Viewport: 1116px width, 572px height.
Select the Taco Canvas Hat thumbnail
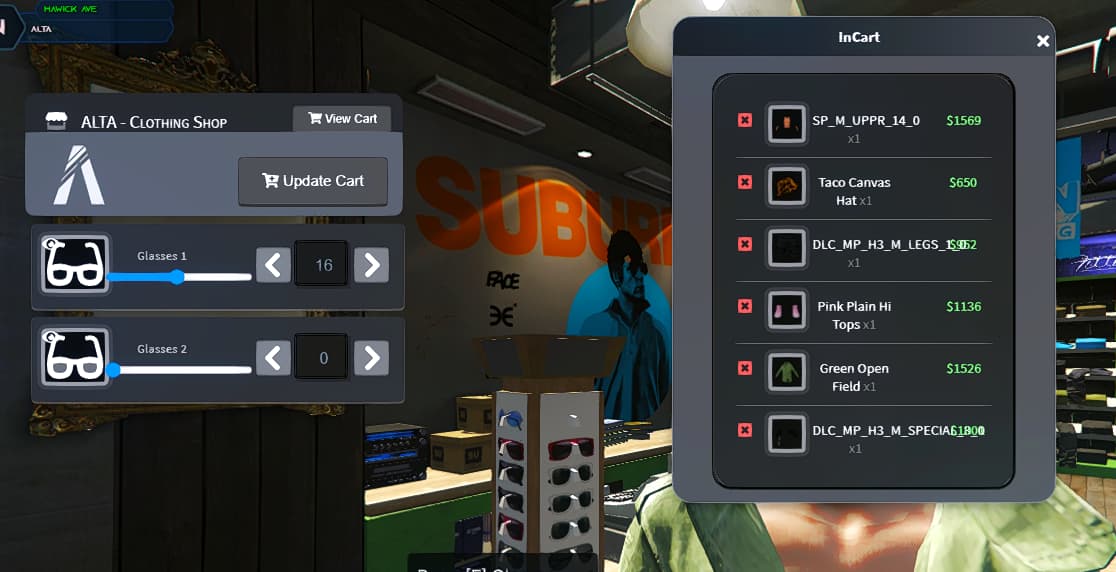(x=787, y=186)
